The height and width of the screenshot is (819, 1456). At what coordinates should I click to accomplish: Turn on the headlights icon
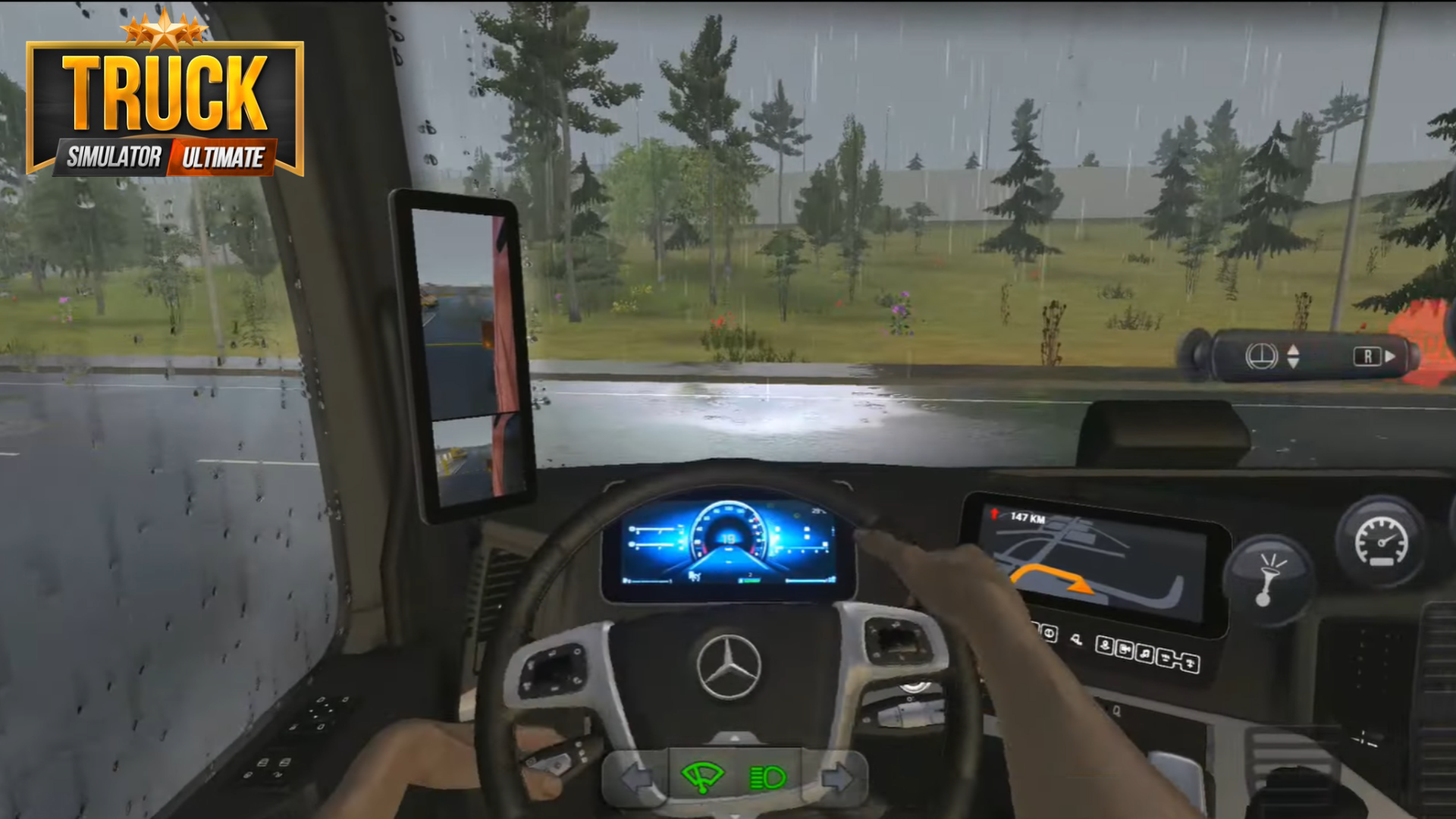[767, 777]
